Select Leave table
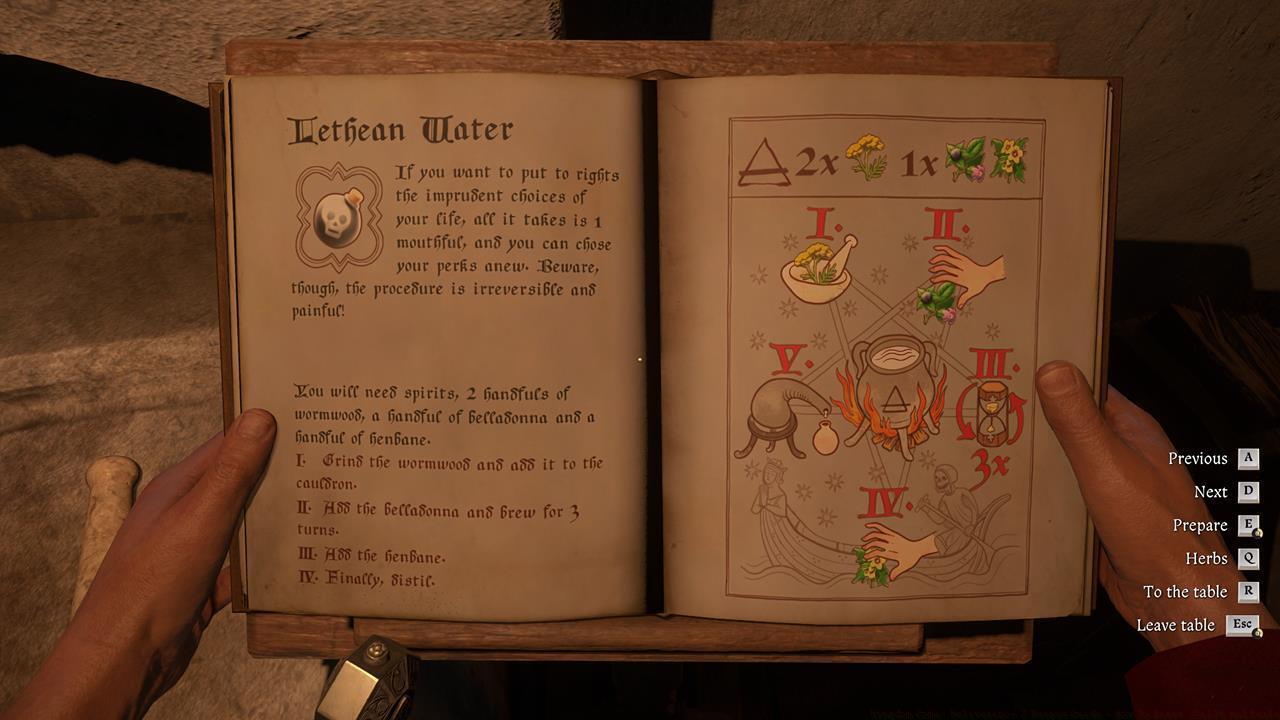1280x720 pixels. point(1178,624)
